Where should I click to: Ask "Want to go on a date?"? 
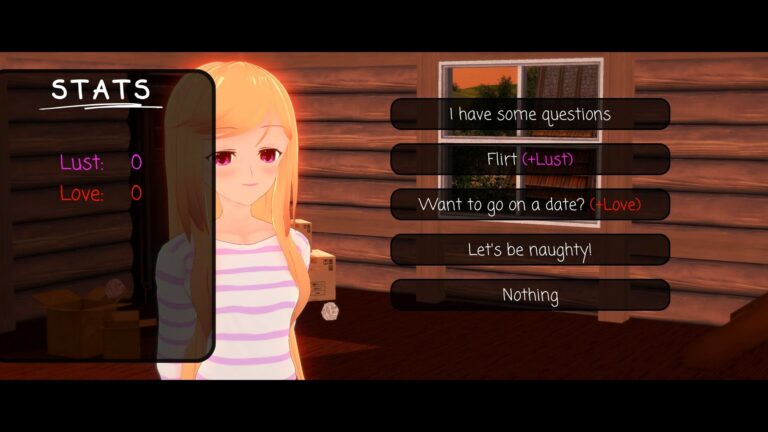pyautogui.click(x=530, y=204)
